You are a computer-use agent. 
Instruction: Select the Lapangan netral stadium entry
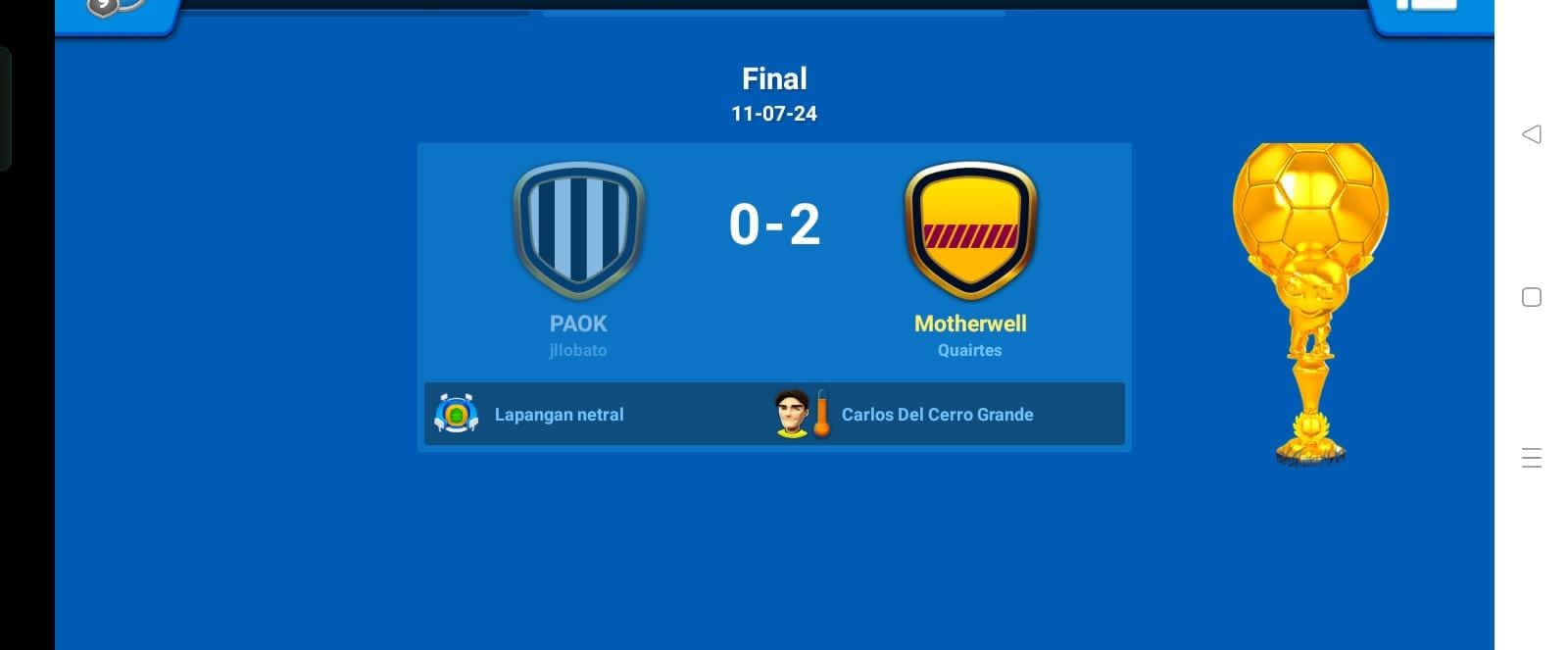pos(558,415)
